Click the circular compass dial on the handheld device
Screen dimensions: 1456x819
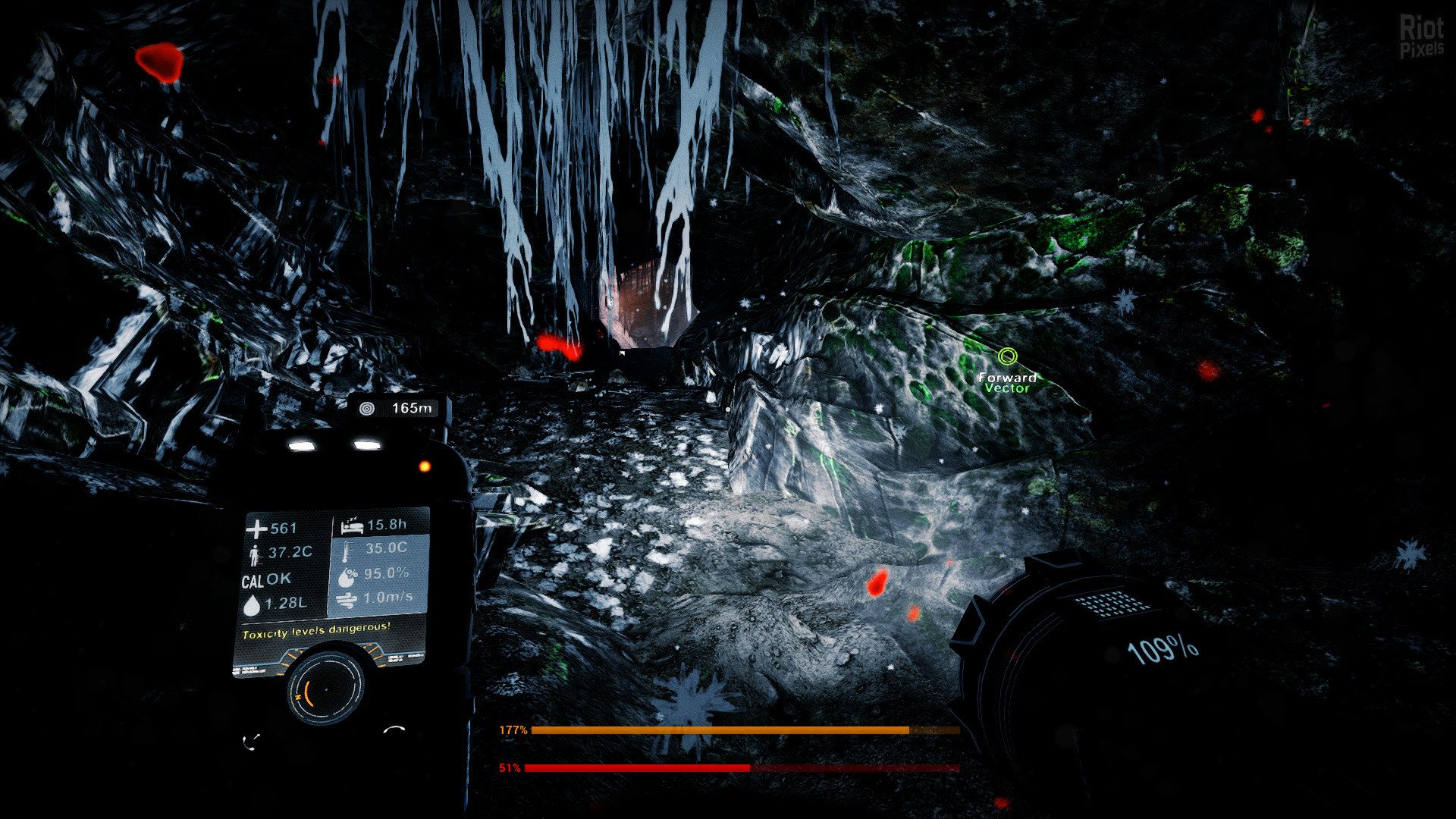point(326,688)
